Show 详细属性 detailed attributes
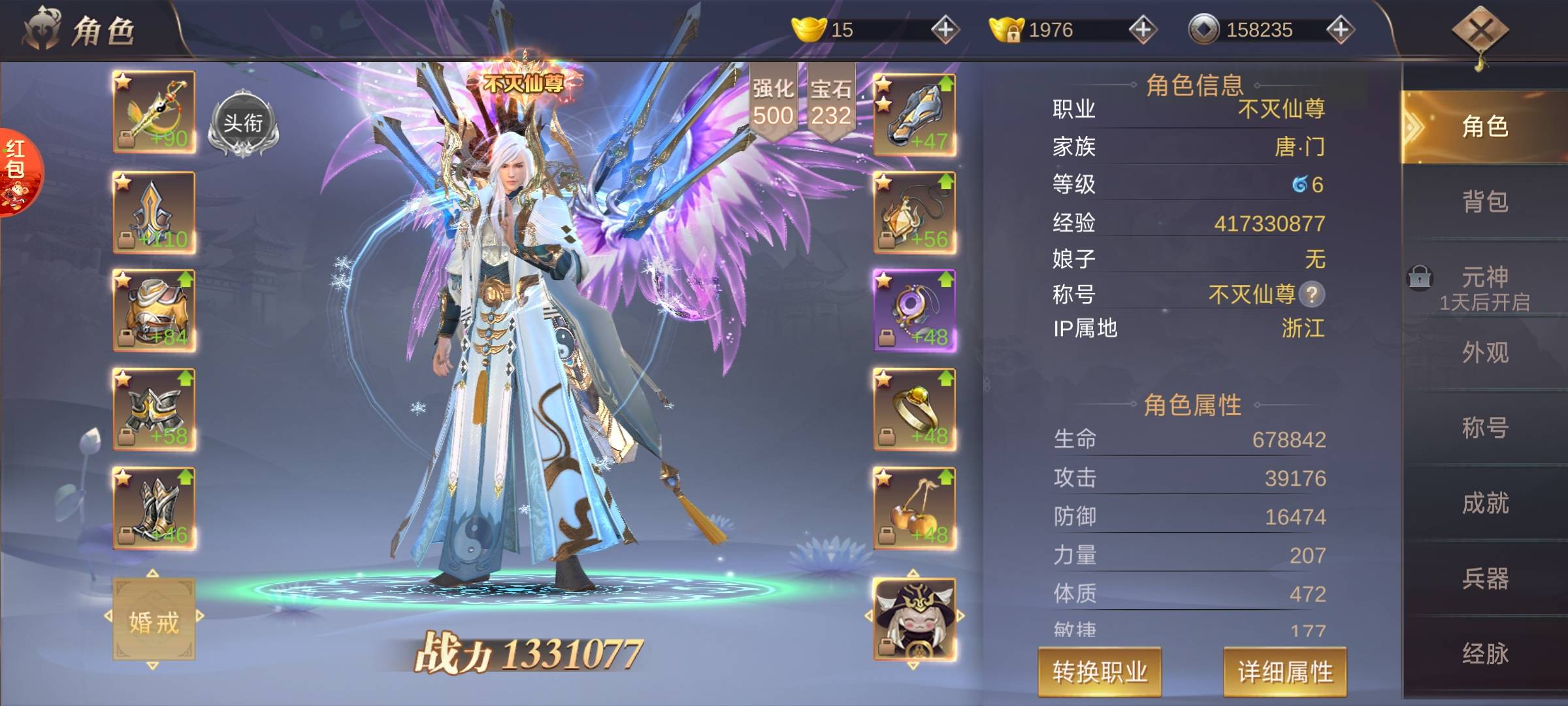The height and width of the screenshot is (706, 1568). pyautogui.click(x=1284, y=671)
